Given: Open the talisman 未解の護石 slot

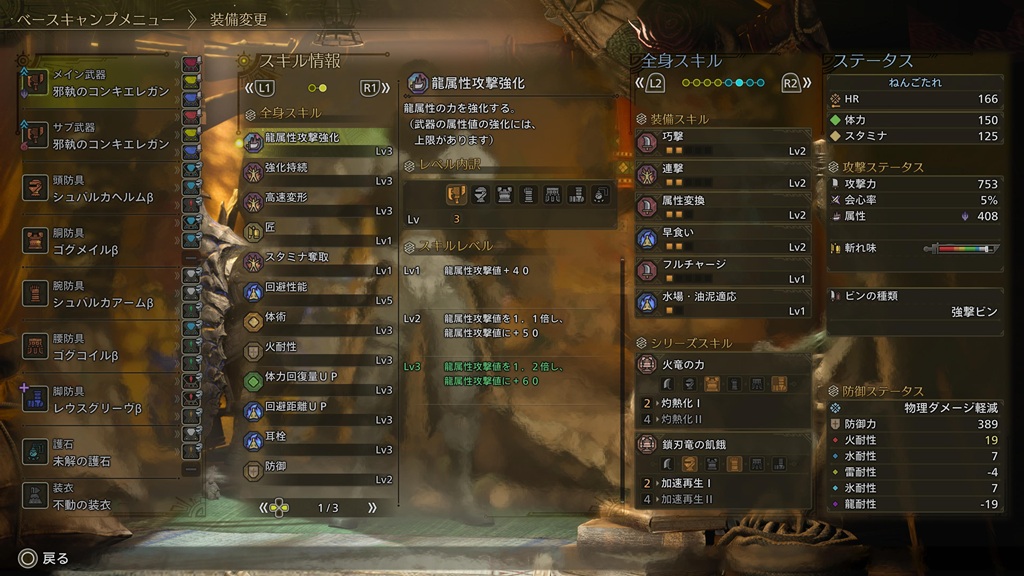Looking at the screenshot, I should pyautogui.click(x=98, y=453).
